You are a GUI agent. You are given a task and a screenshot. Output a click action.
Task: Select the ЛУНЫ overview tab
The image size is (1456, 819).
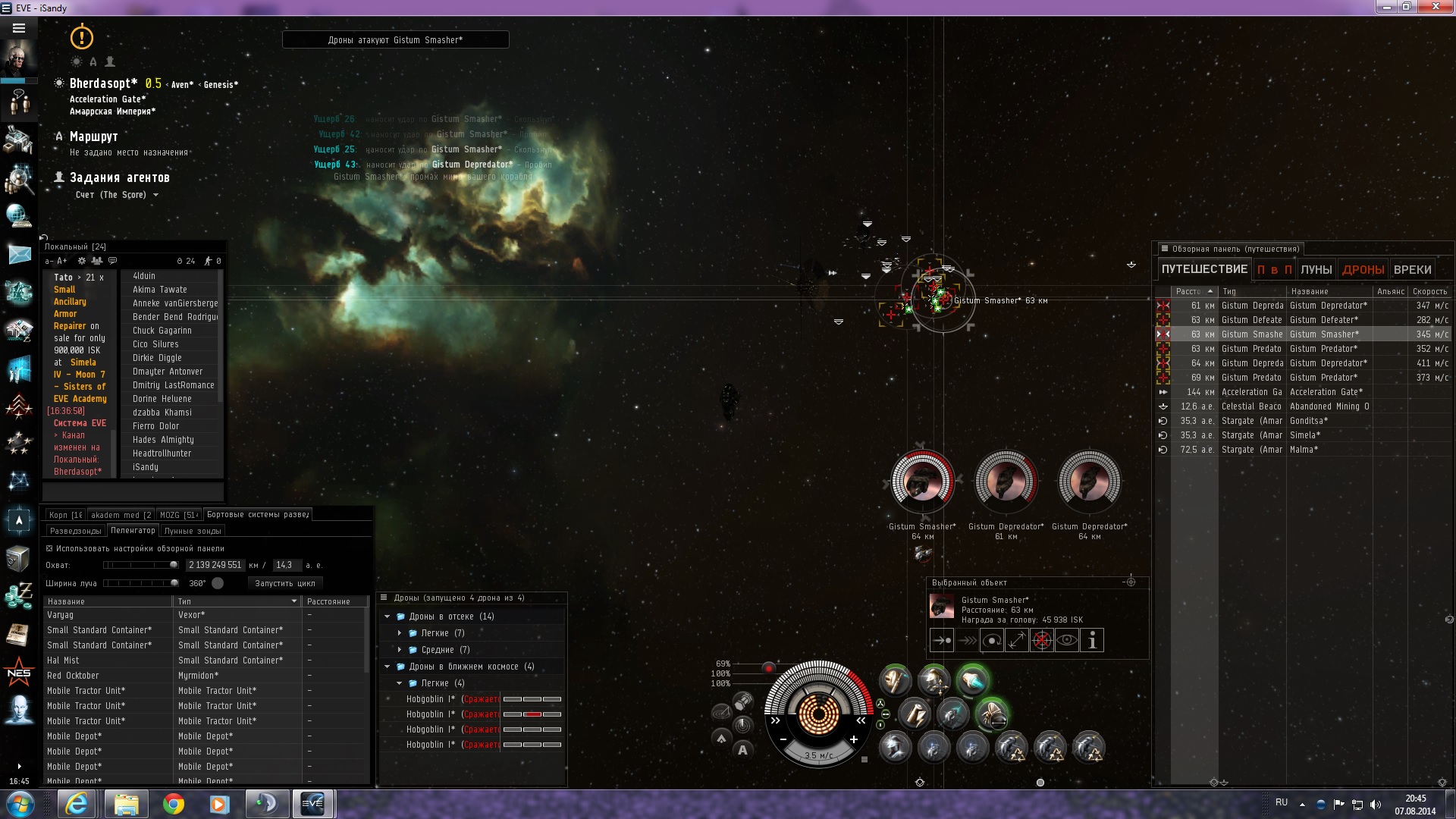coord(1316,269)
